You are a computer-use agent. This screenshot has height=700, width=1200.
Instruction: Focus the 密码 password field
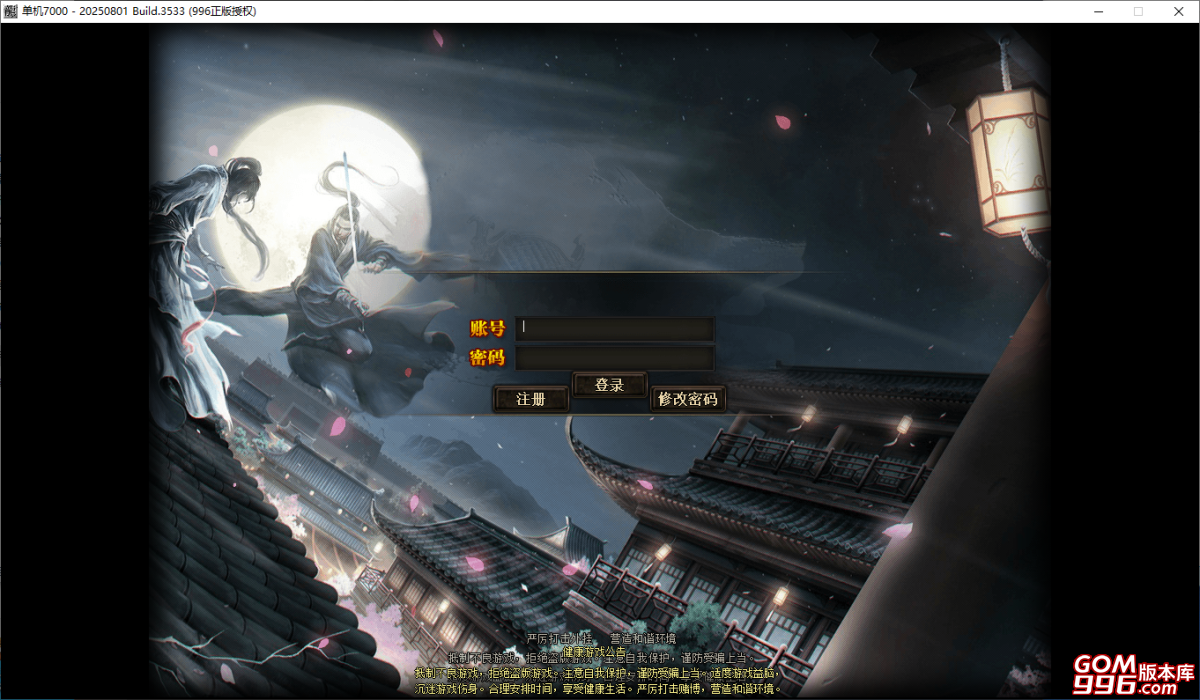click(614, 358)
